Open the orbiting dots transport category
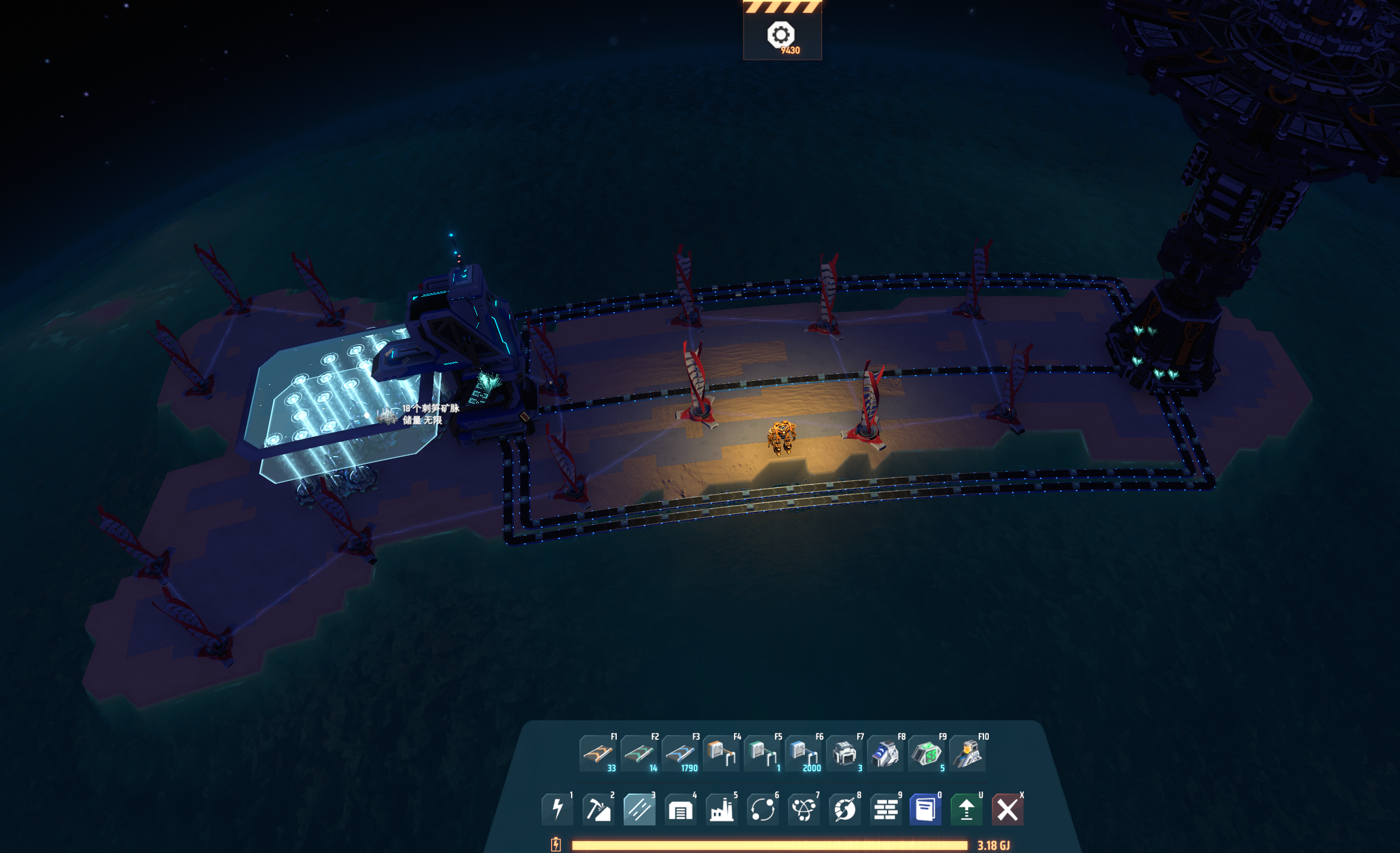This screenshot has height=853, width=1400. [763, 809]
